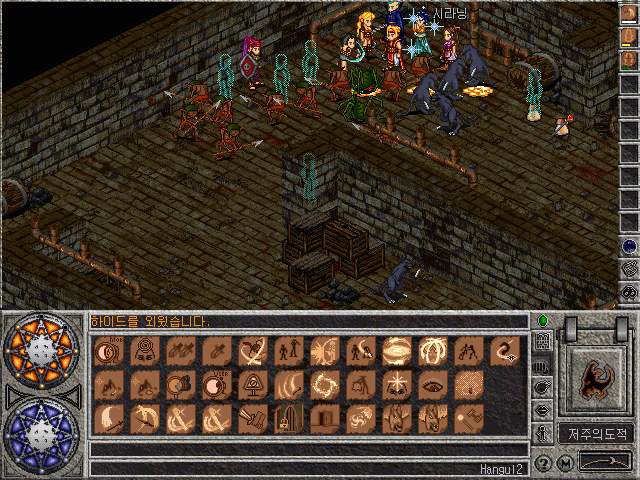This screenshot has height=480, width=640.
Task: Click the blue orb icon
Action: click(629, 245)
